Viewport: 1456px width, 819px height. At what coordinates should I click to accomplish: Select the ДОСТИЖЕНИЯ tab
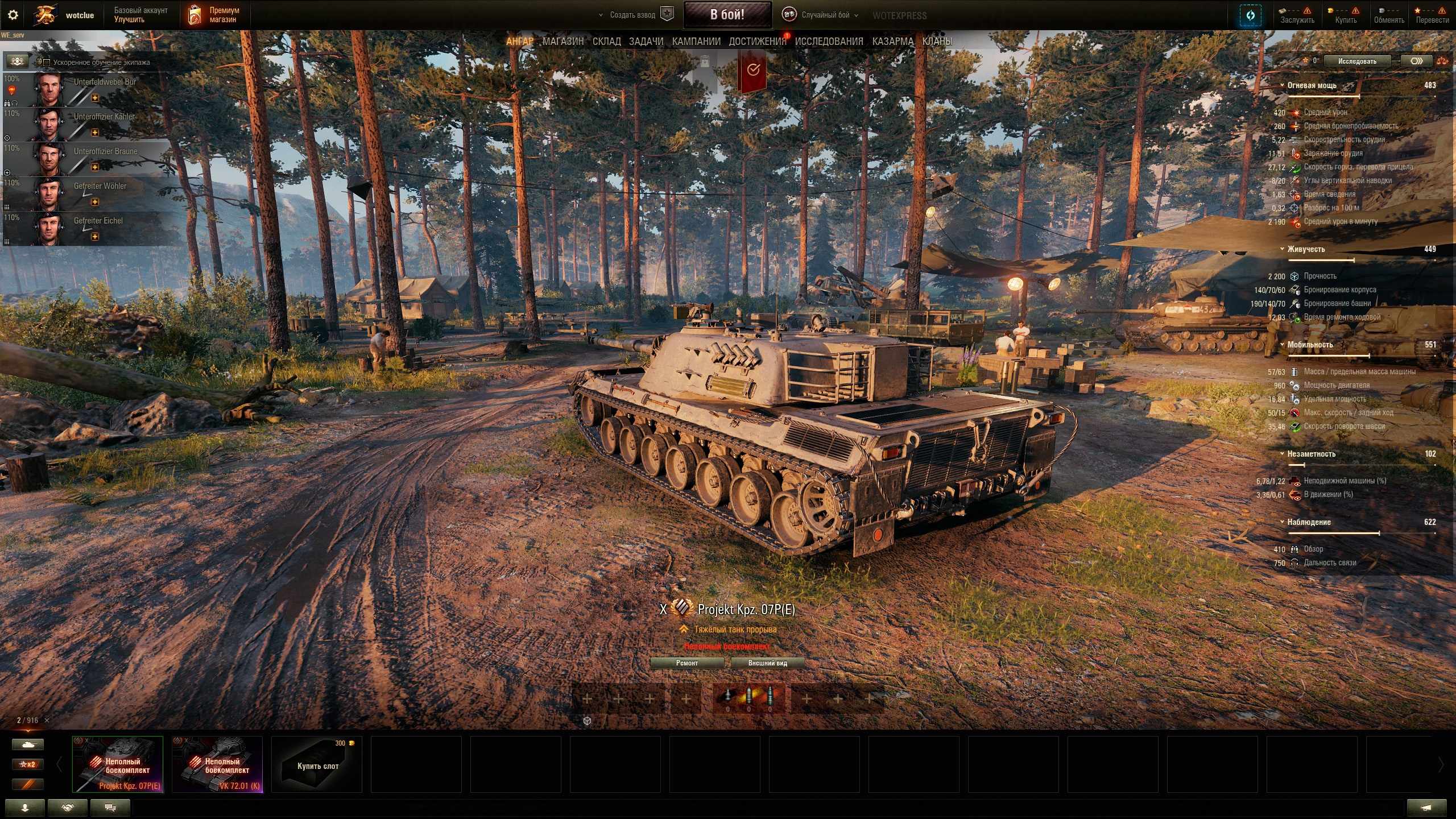757,42
